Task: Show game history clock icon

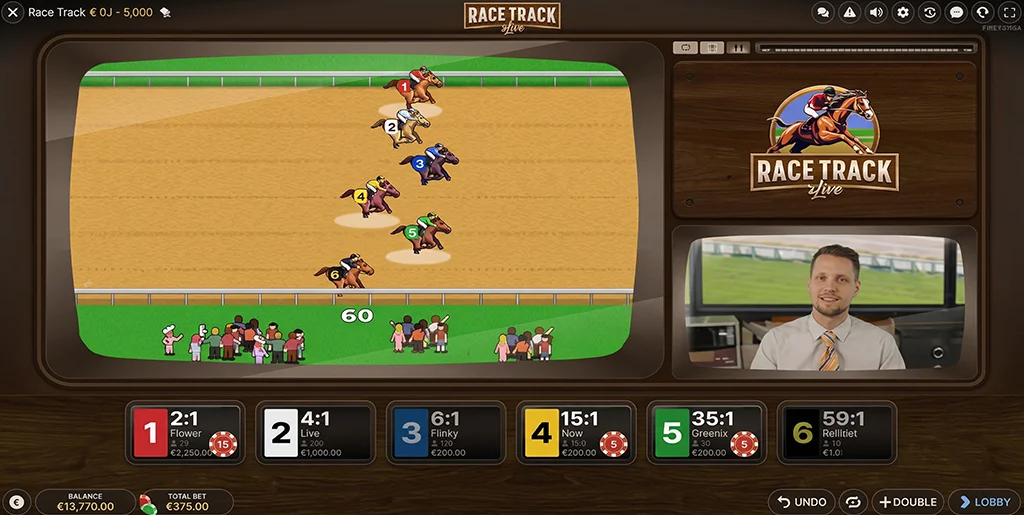Action: [x=930, y=13]
